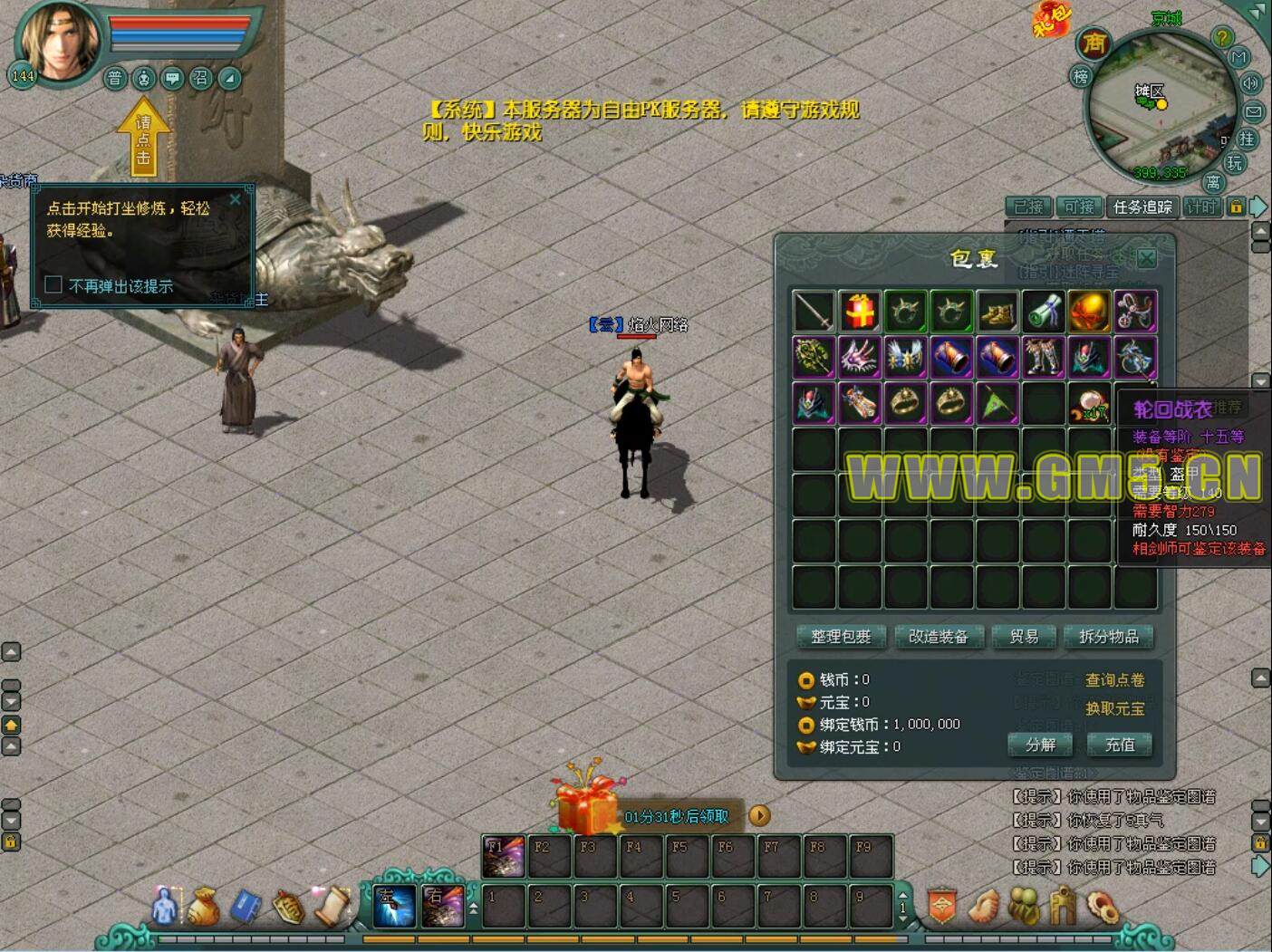Choose 拆分物品 to split items

(x=1109, y=637)
